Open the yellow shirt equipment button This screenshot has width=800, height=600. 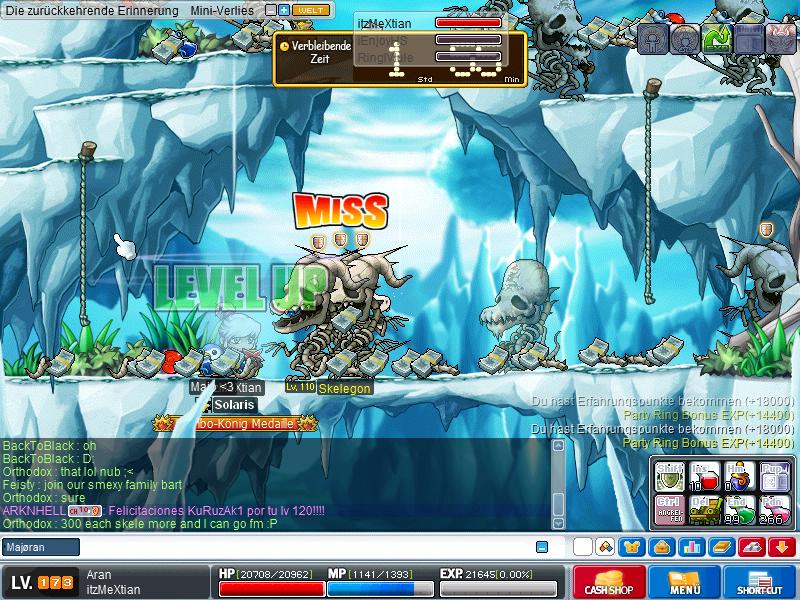(x=631, y=547)
